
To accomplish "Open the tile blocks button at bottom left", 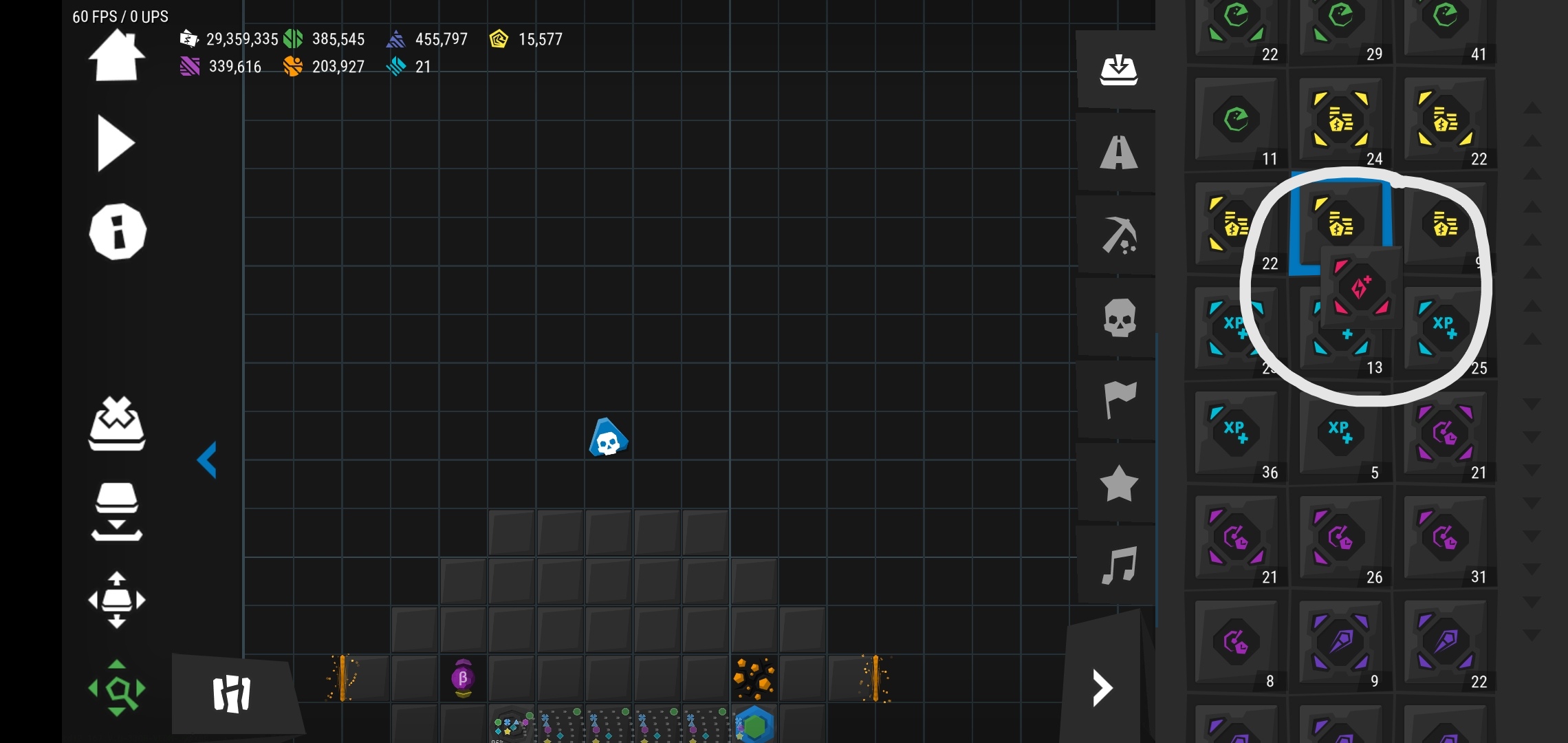I will [x=232, y=693].
